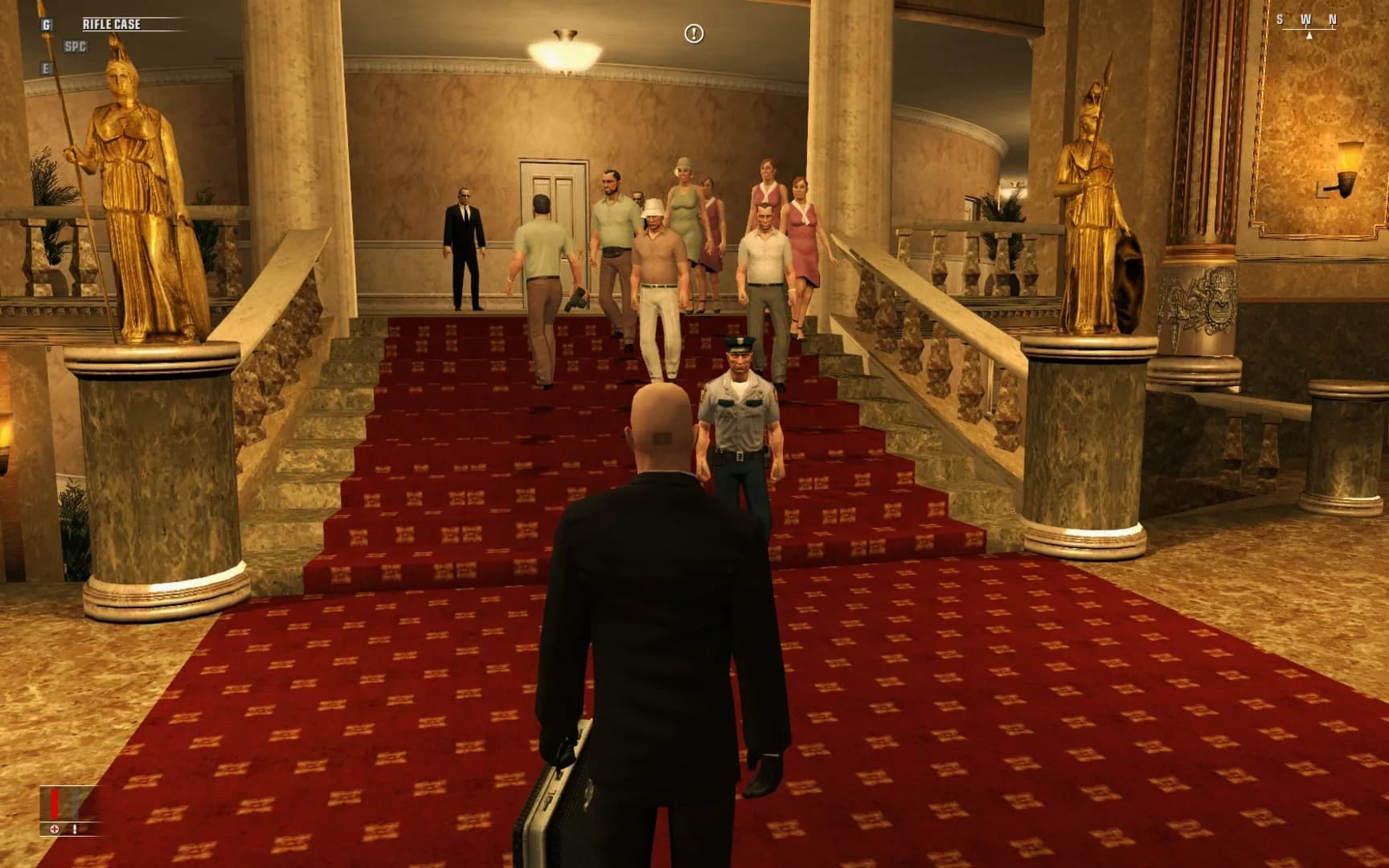Click the notoriety exclamation icon bottom-left
The width and height of the screenshot is (1389, 868).
click(x=75, y=829)
